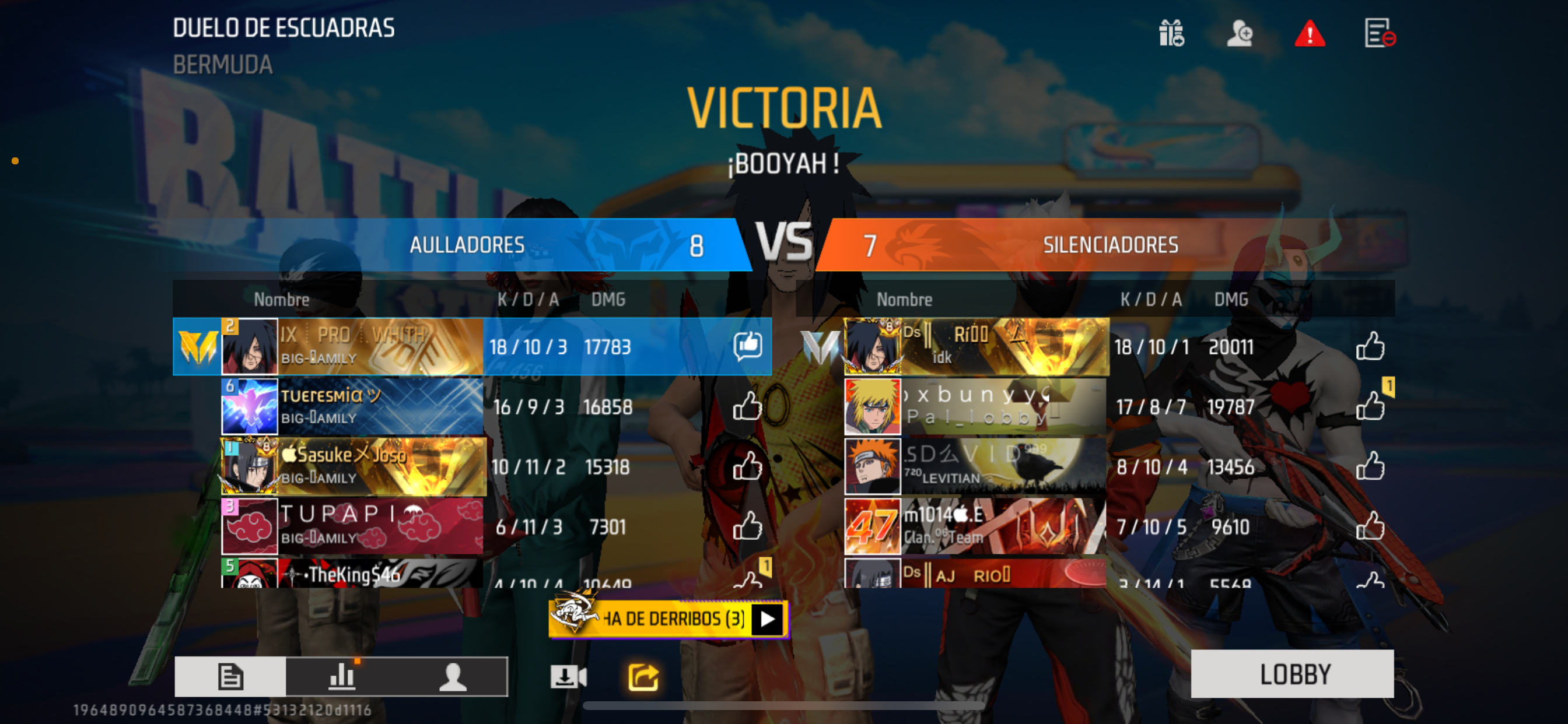Image resolution: width=1568 pixels, height=724 pixels.
Task: Give a like to TUeresMia
Action: (x=747, y=406)
